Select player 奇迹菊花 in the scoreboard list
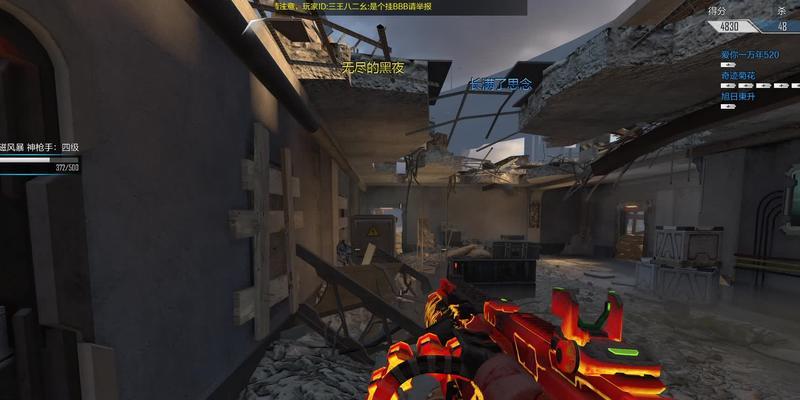The width and height of the screenshot is (800, 400). [x=740, y=75]
